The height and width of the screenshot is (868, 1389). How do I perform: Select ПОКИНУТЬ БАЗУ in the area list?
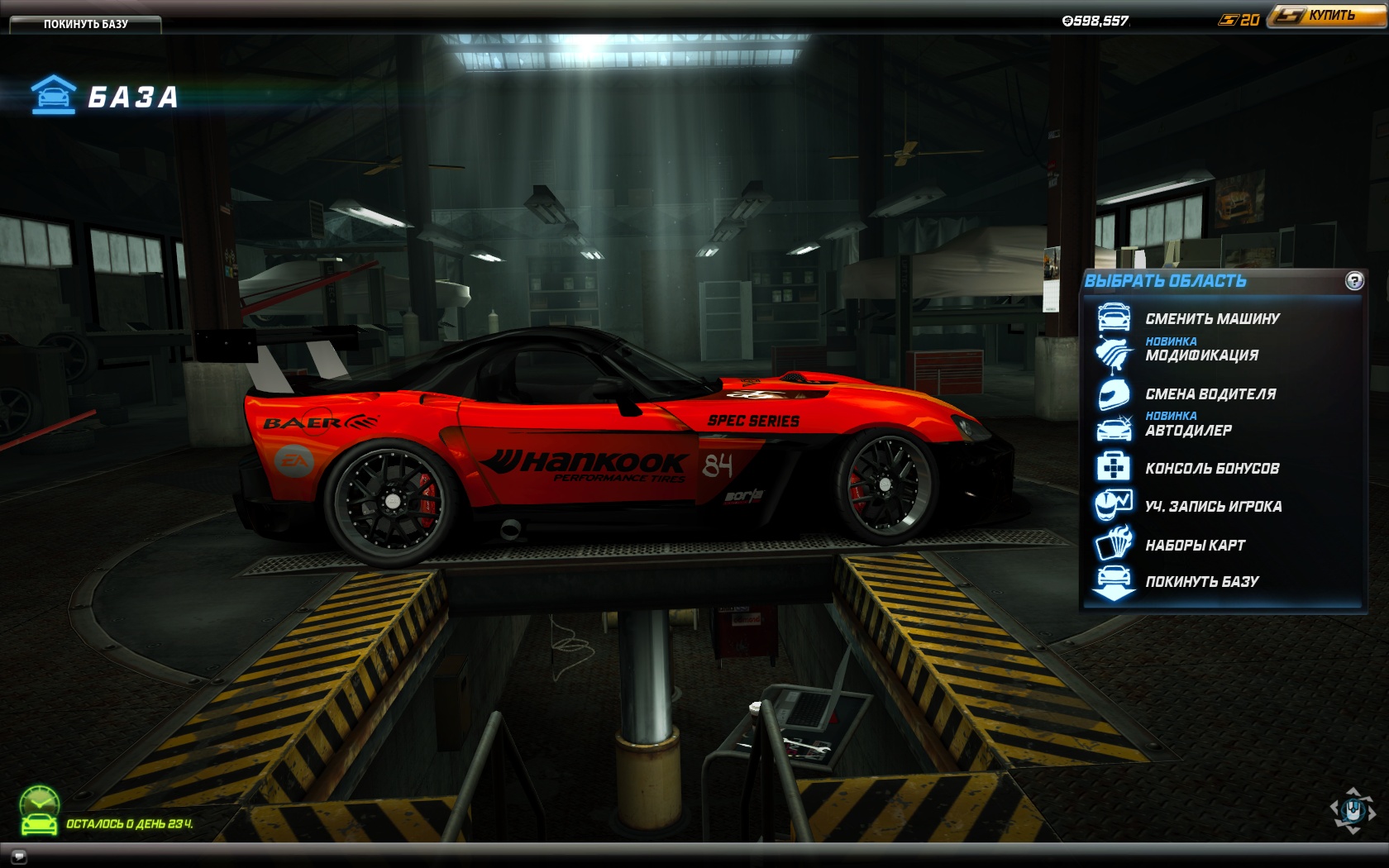(1201, 582)
